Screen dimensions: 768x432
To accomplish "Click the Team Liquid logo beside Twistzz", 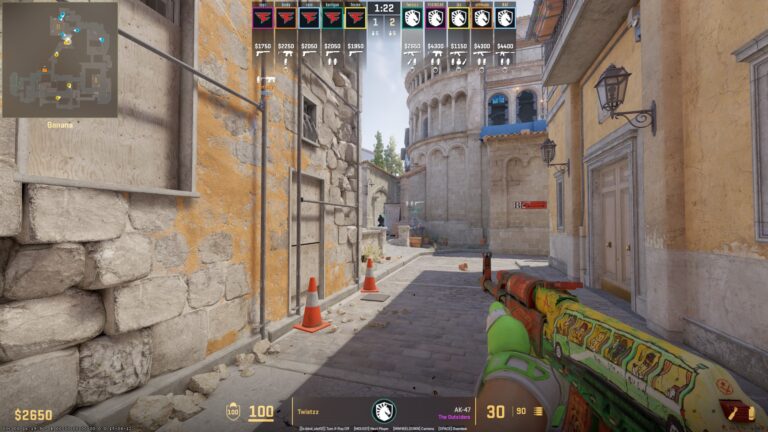I will pyautogui.click(x=384, y=411).
